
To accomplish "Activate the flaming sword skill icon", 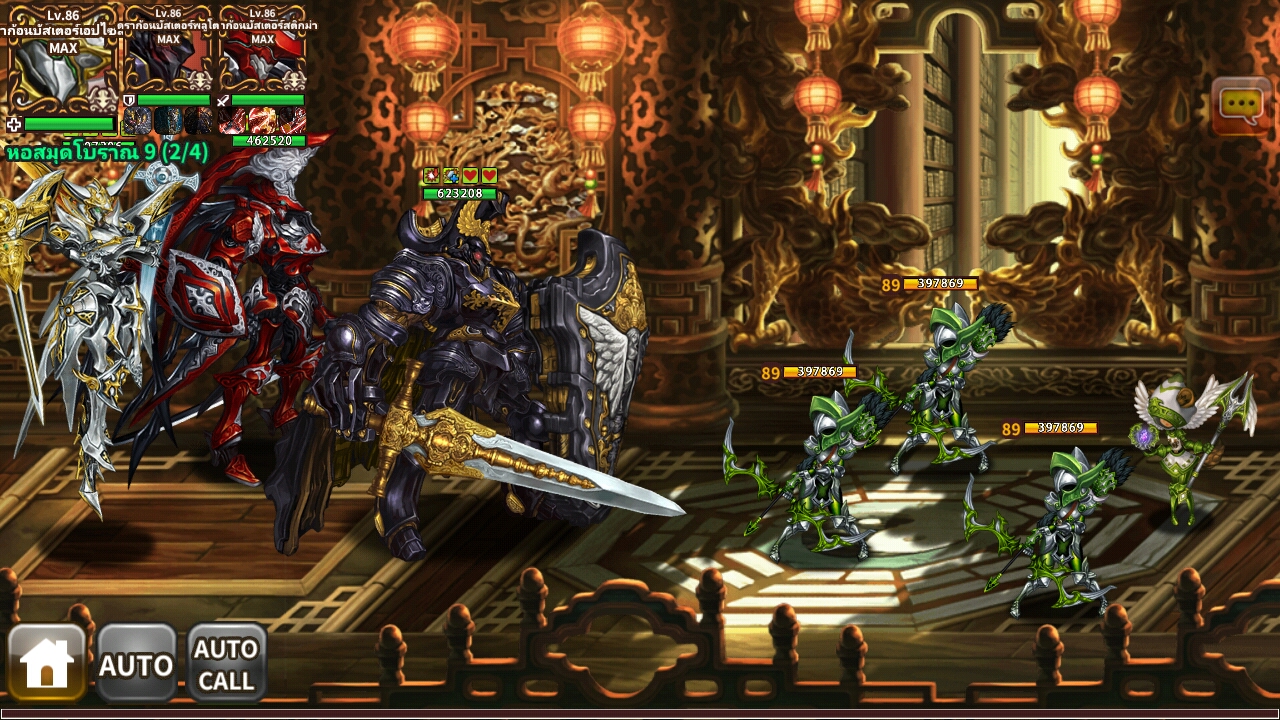I will click(261, 120).
